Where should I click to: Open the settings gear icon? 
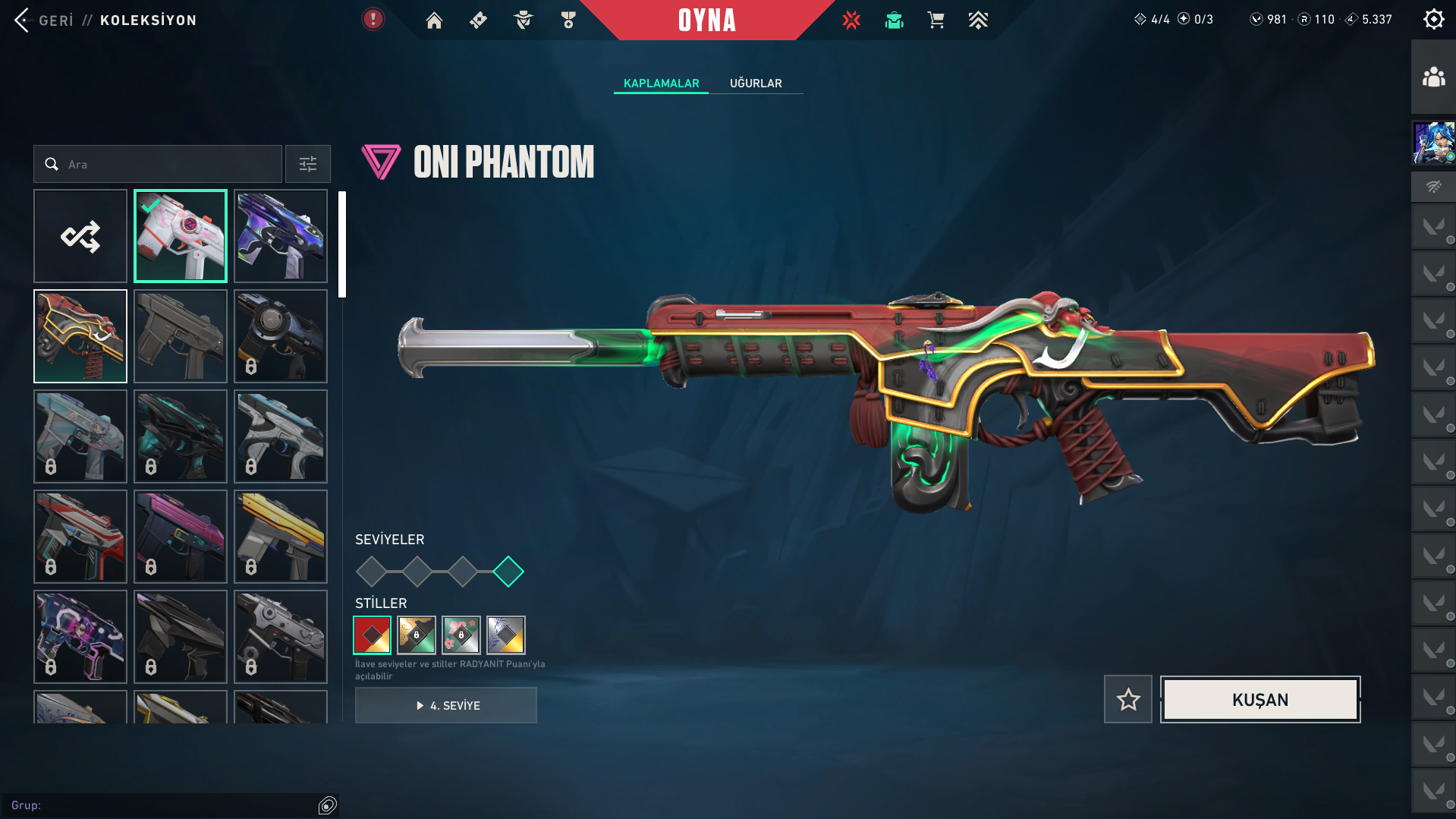pyautogui.click(x=1433, y=19)
